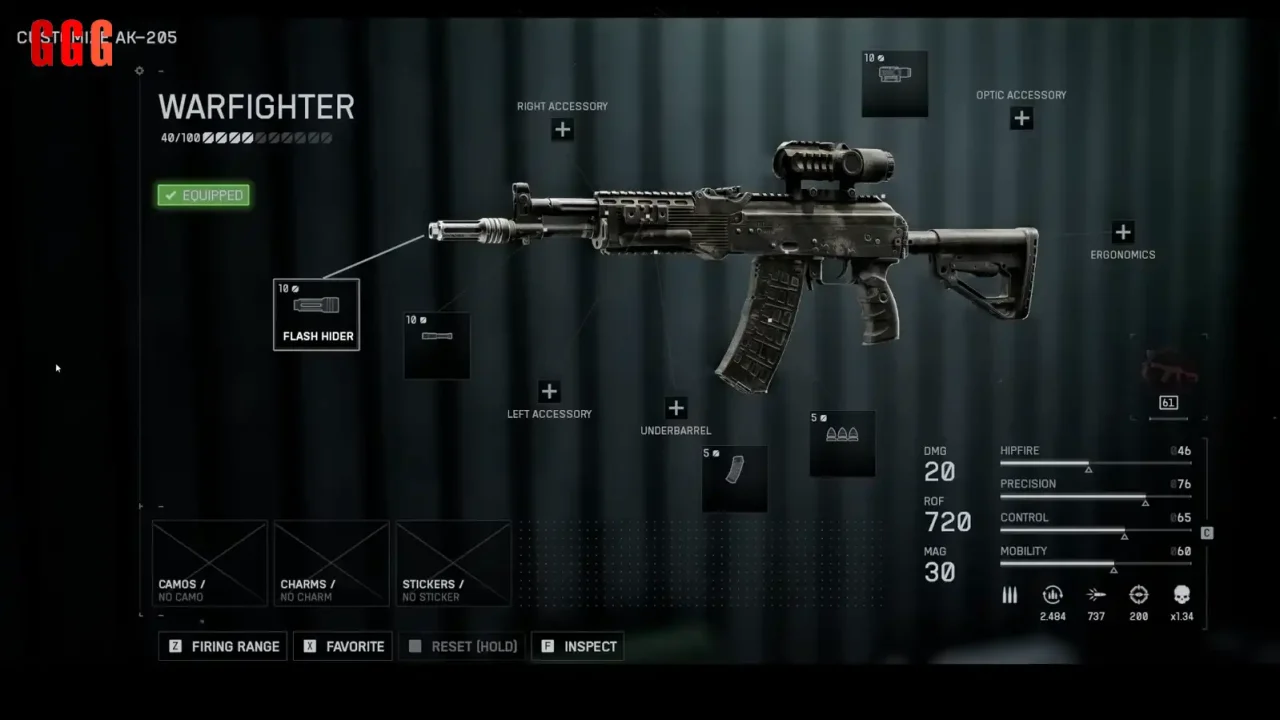Click the Ergonomics plus slot
This screenshot has width=1280, height=720.
pyautogui.click(x=1122, y=231)
